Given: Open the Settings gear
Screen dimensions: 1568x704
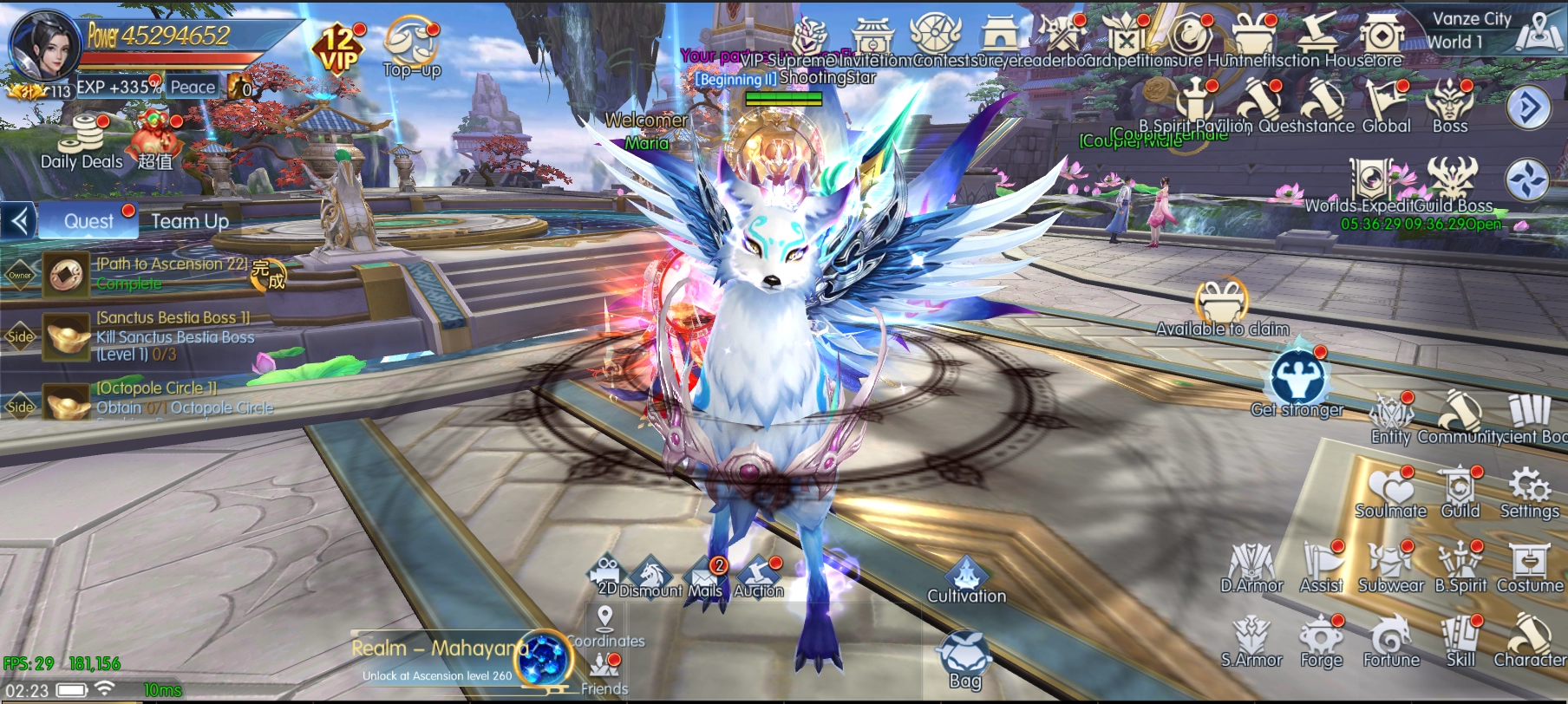Looking at the screenshot, I should tap(1530, 491).
